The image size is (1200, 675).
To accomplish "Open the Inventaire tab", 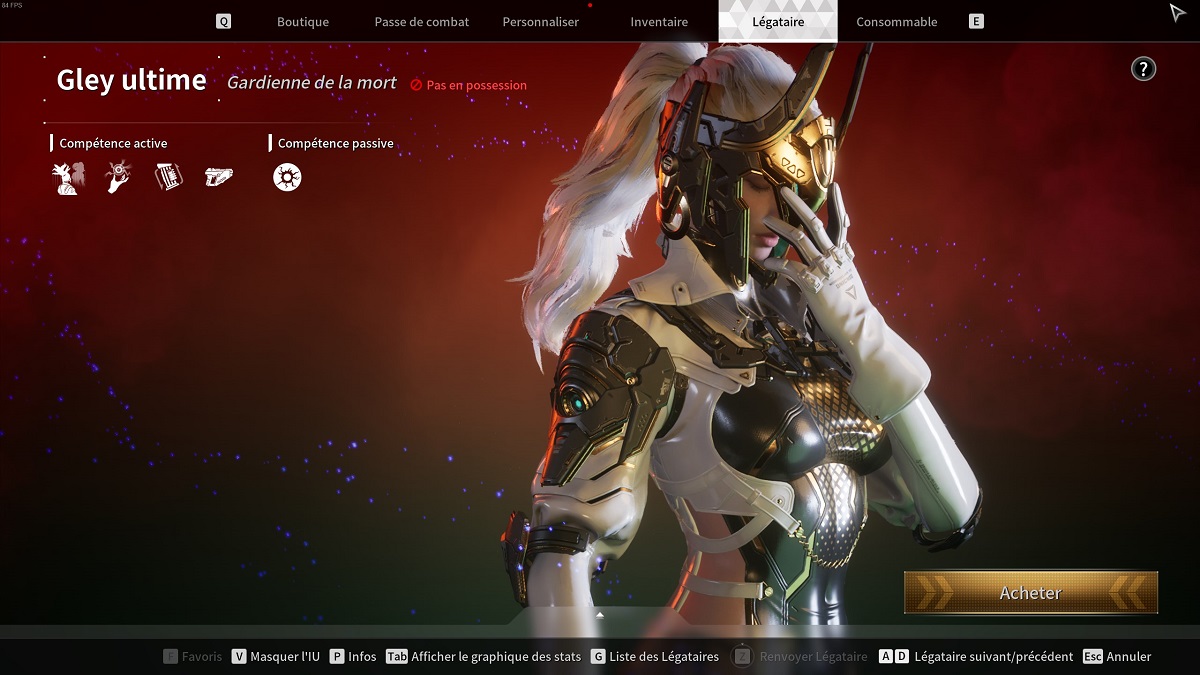I will pyautogui.click(x=659, y=22).
